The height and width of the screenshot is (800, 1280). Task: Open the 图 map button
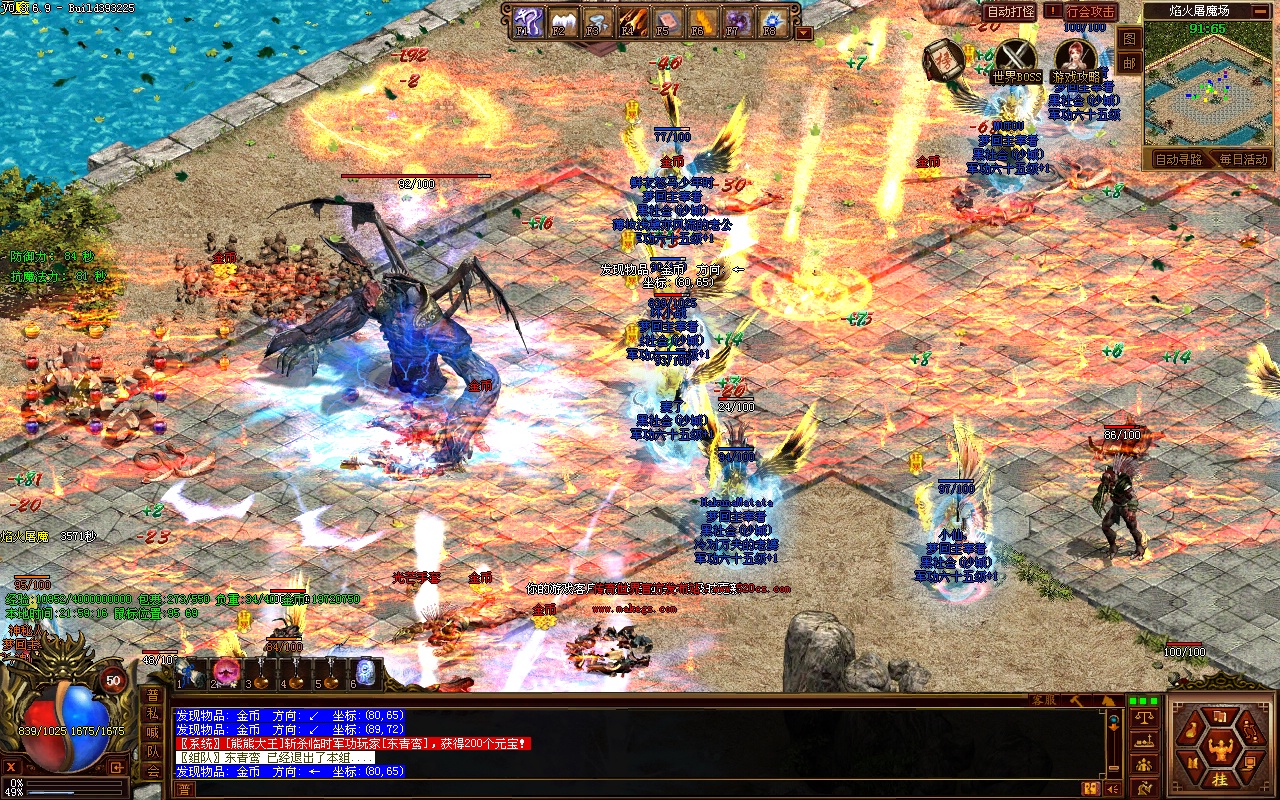click(x=1129, y=38)
